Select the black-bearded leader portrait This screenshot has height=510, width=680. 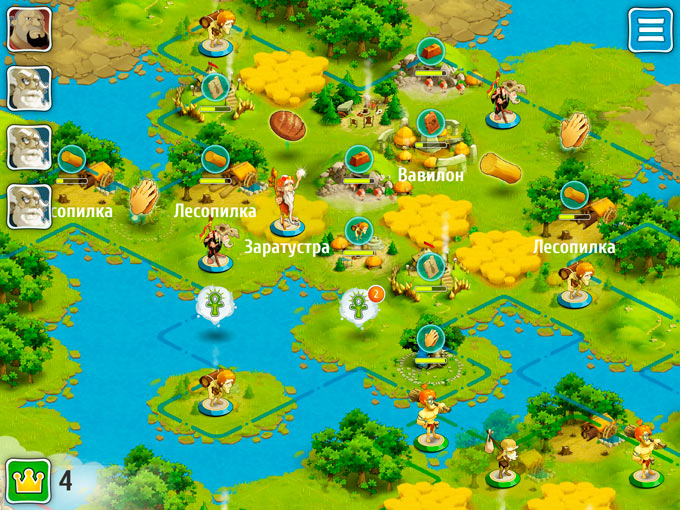(x=30, y=30)
